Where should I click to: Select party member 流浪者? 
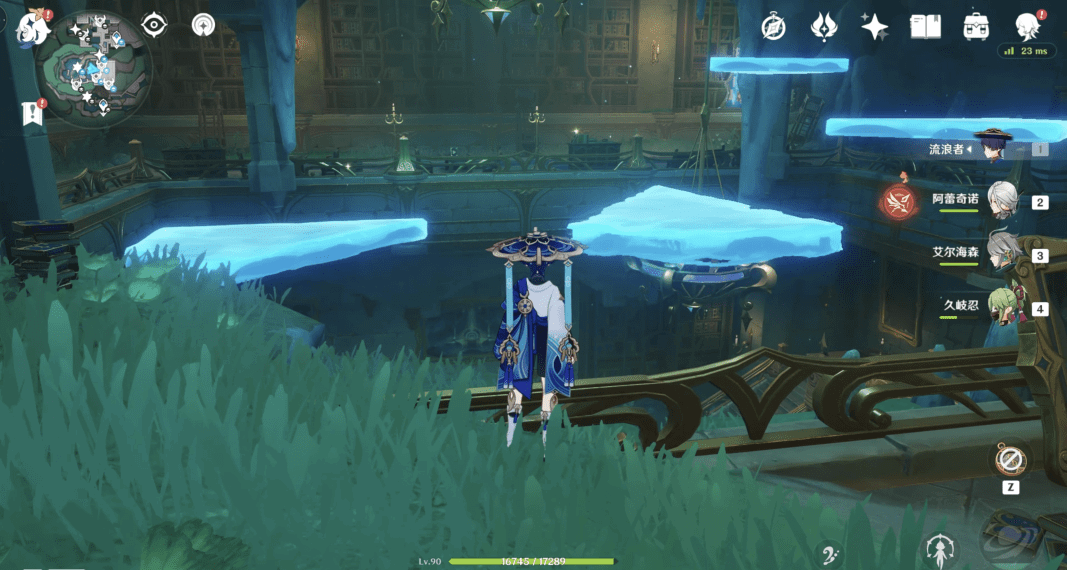pyautogui.click(x=995, y=148)
